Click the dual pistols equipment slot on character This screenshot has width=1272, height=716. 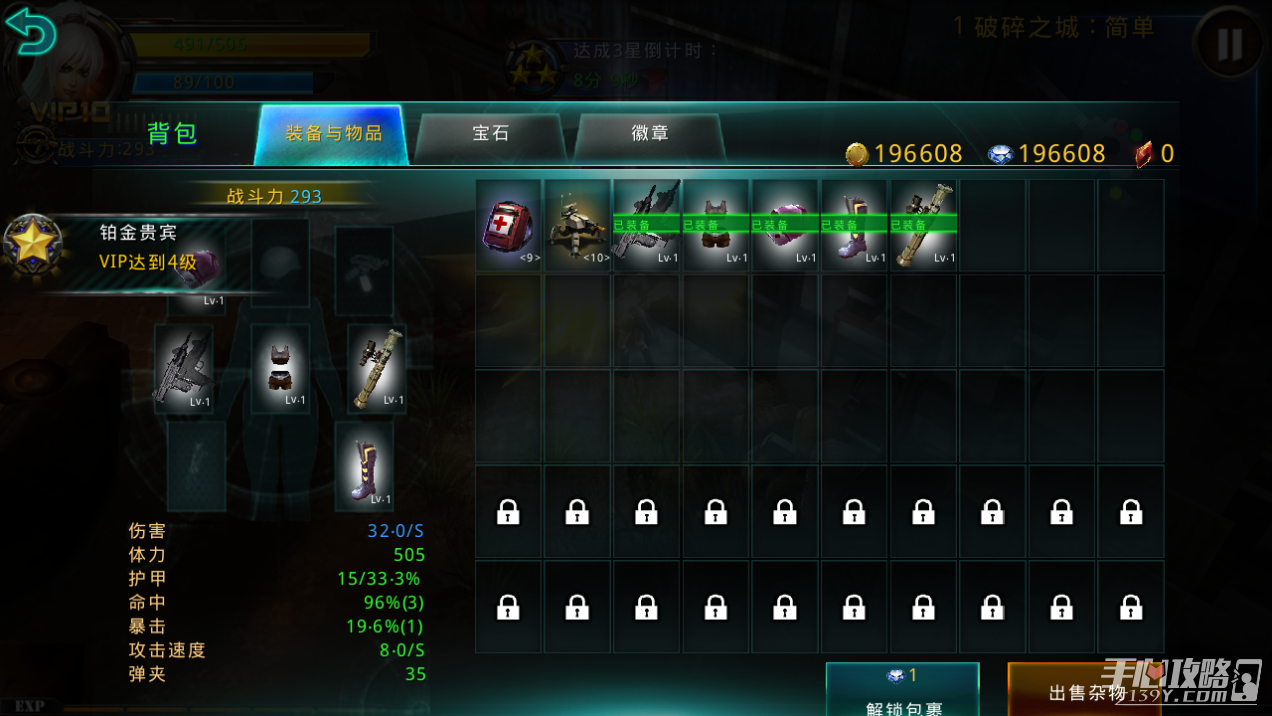pyautogui.click(x=184, y=368)
